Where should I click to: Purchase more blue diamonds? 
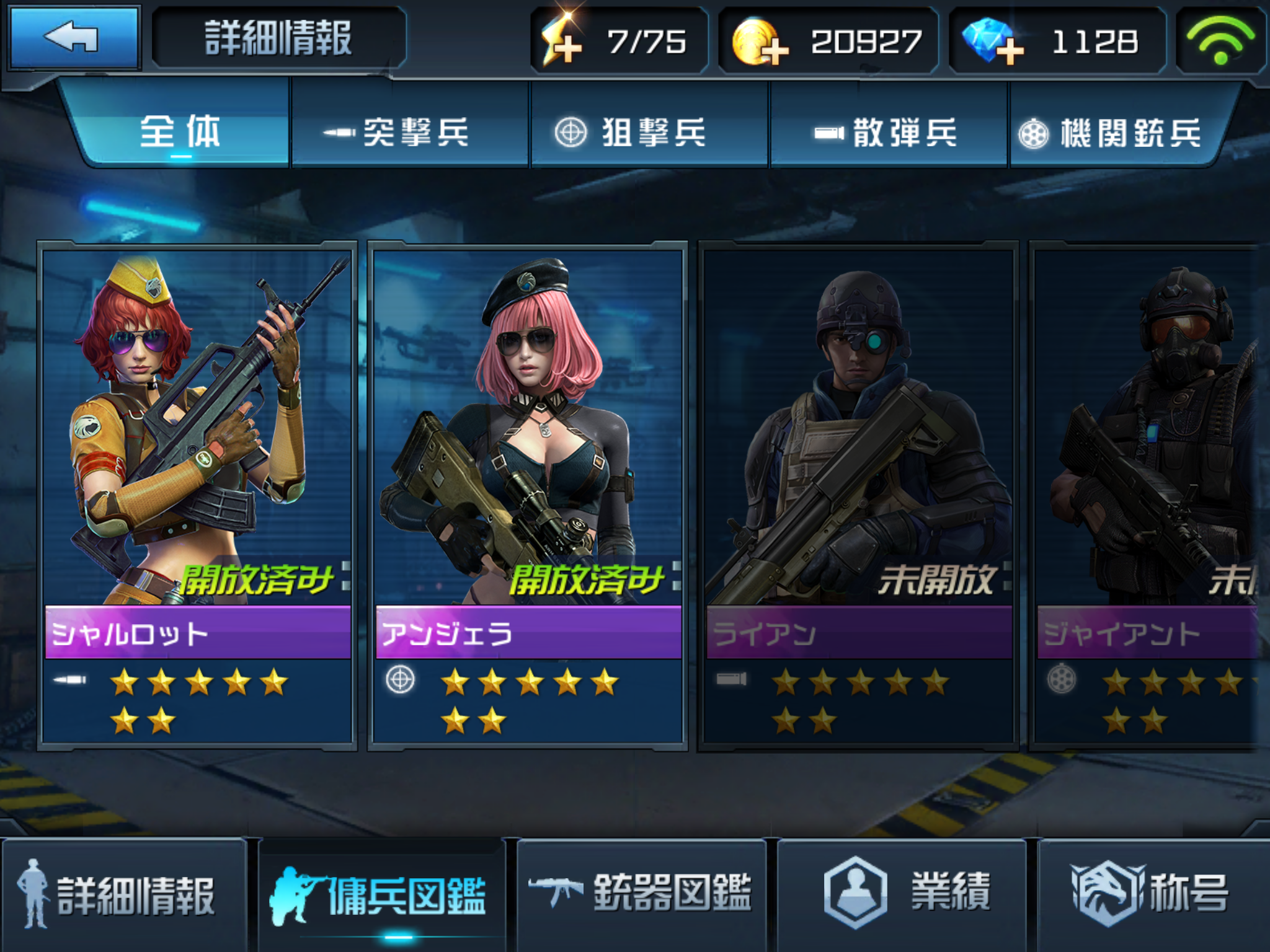coord(991,42)
